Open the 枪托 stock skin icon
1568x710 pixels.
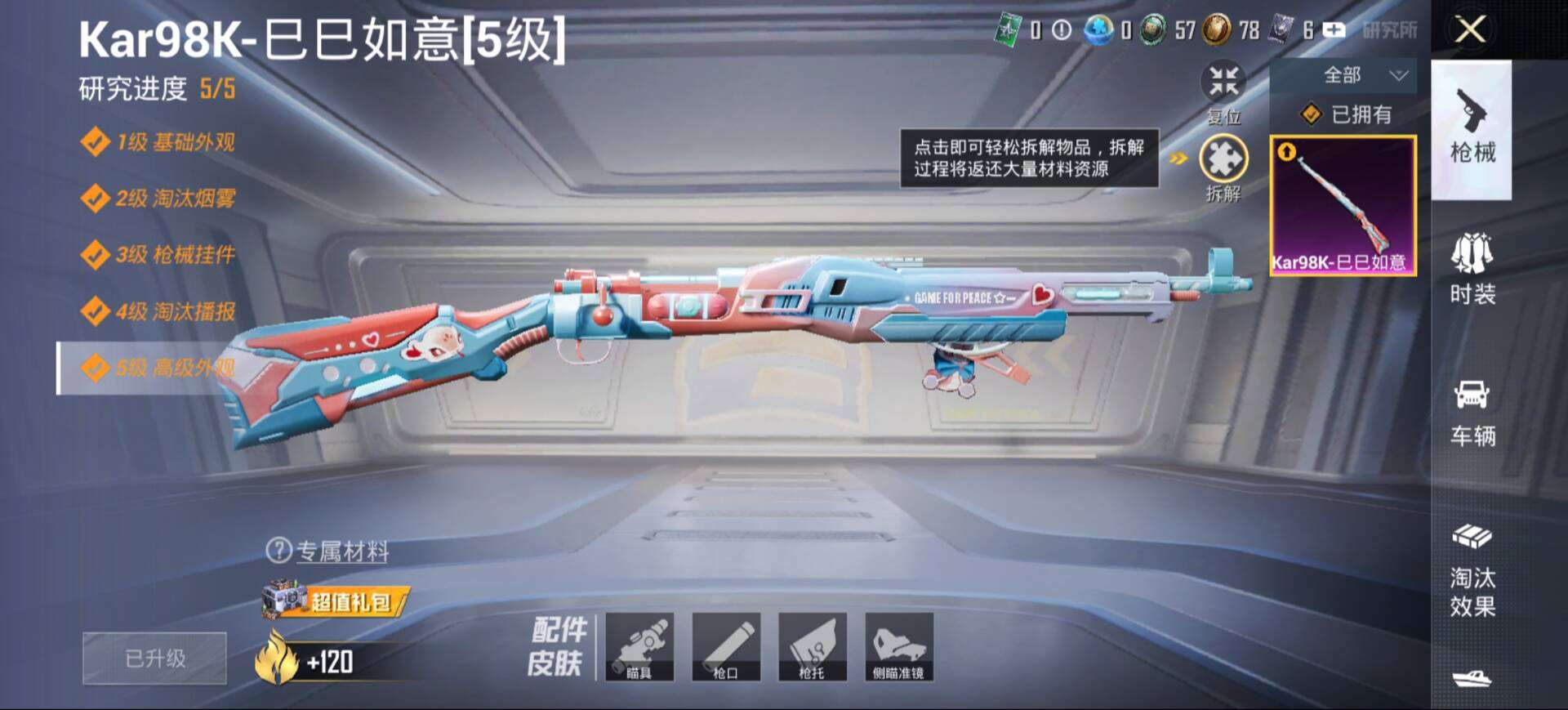pyautogui.click(x=814, y=648)
